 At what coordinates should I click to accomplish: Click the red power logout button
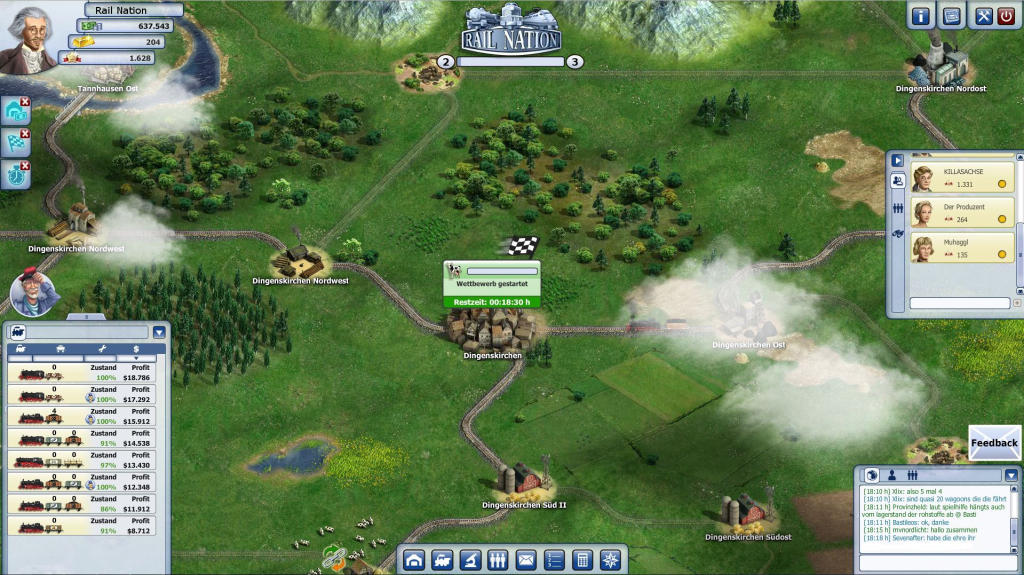(1006, 16)
